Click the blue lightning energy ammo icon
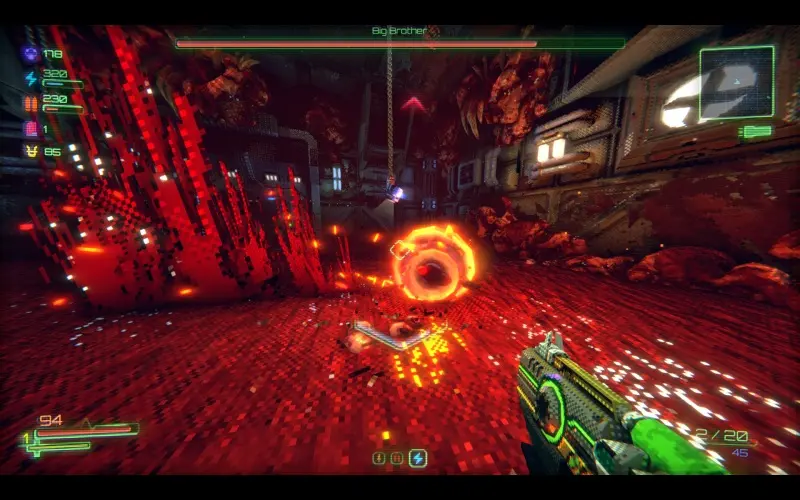The image size is (800, 500). (x=31, y=78)
